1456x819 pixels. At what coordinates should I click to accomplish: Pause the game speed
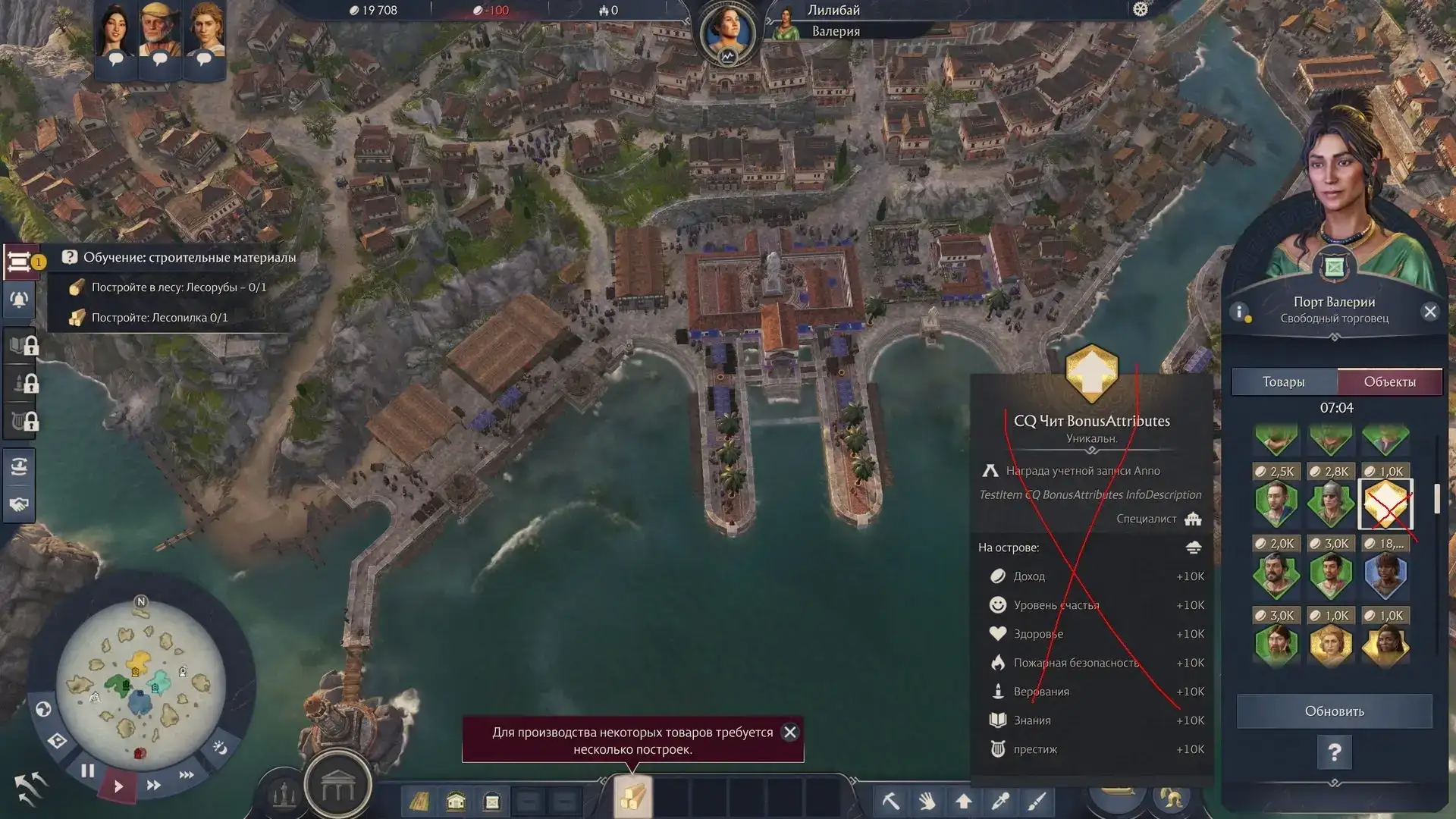point(88,771)
